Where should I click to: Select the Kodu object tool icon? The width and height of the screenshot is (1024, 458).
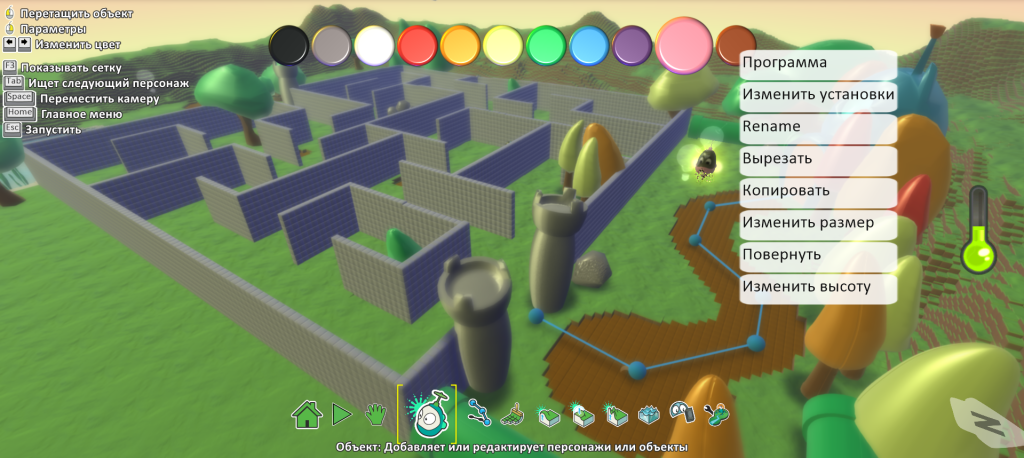[427, 412]
